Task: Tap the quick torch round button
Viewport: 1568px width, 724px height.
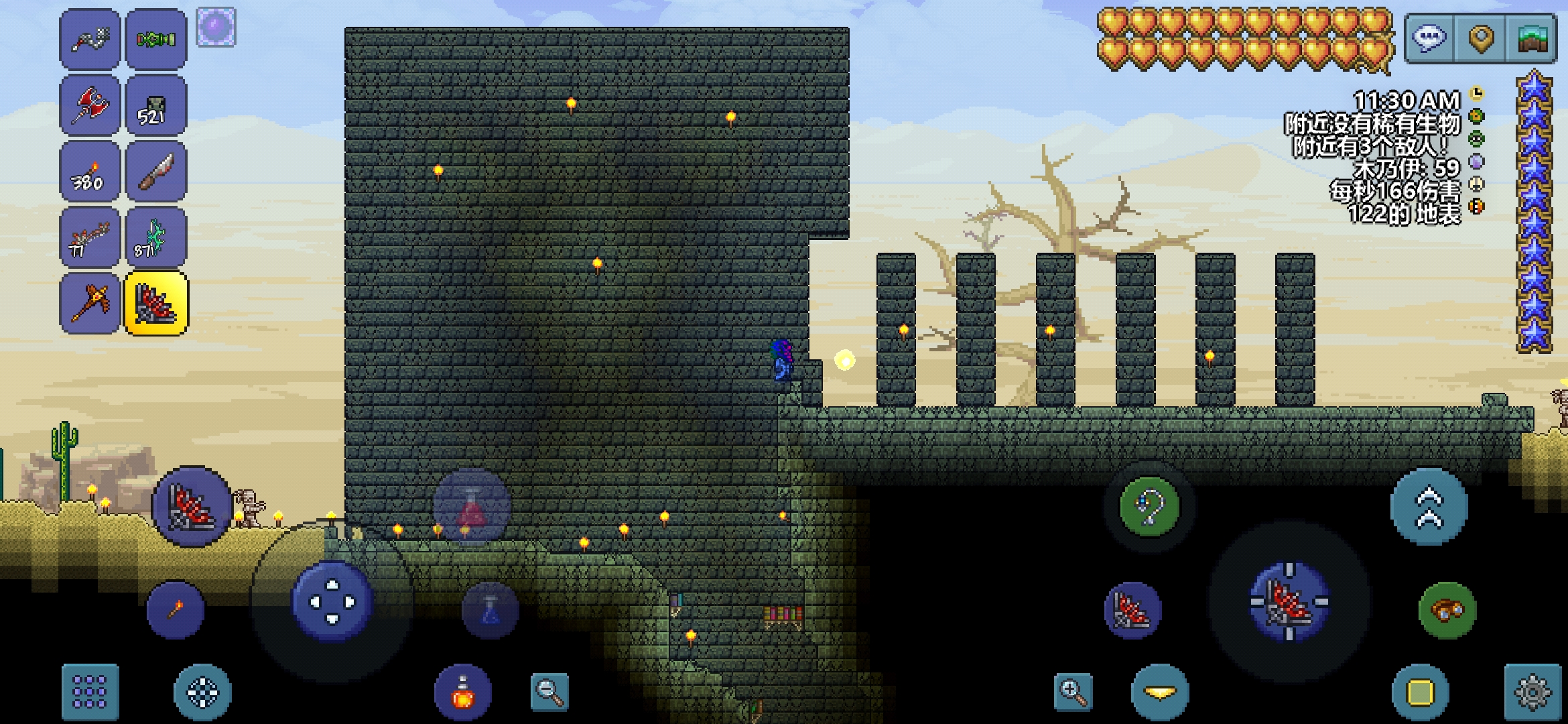Action: (x=175, y=610)
